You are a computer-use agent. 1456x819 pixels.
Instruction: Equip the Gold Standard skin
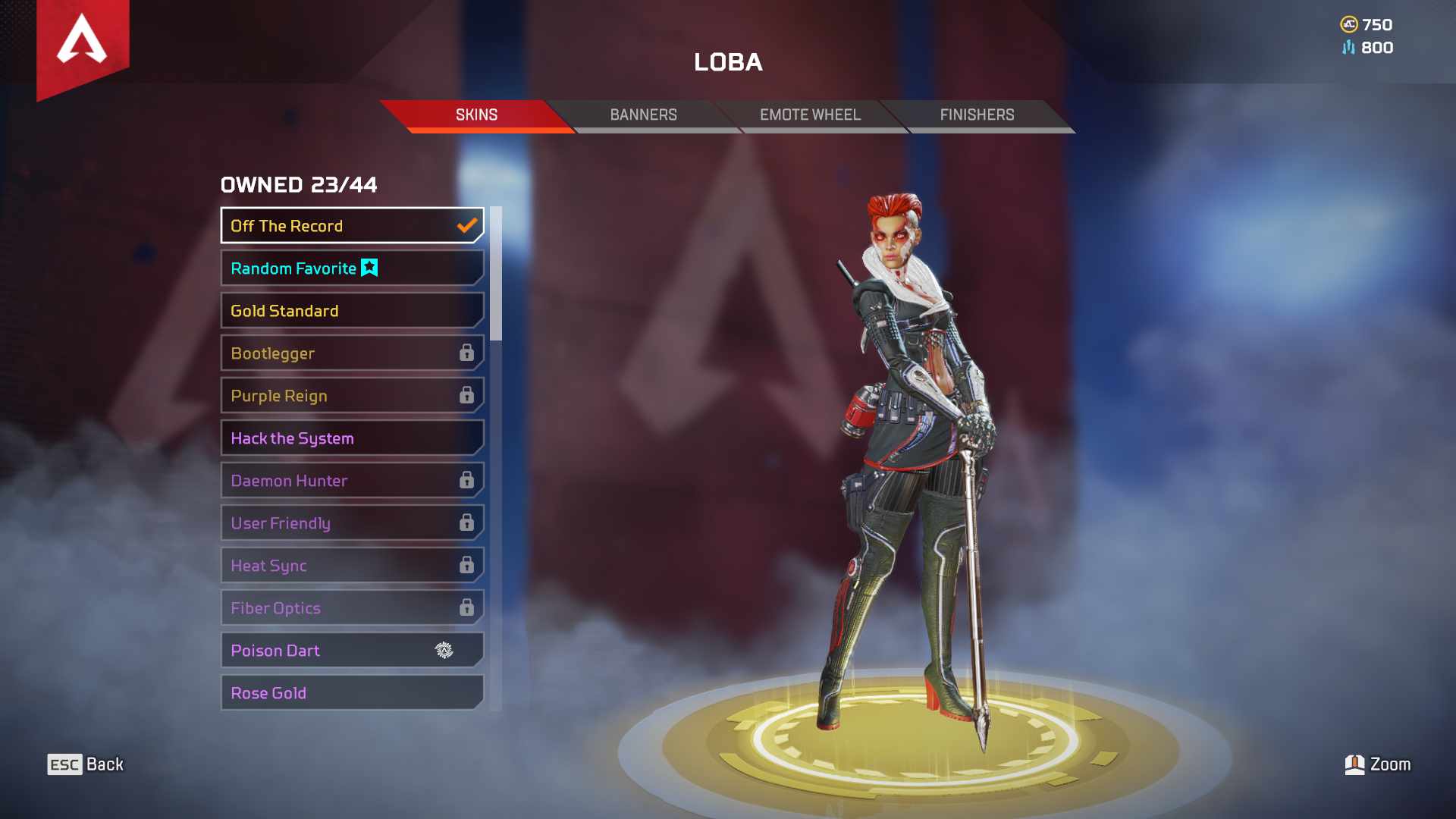352,311
